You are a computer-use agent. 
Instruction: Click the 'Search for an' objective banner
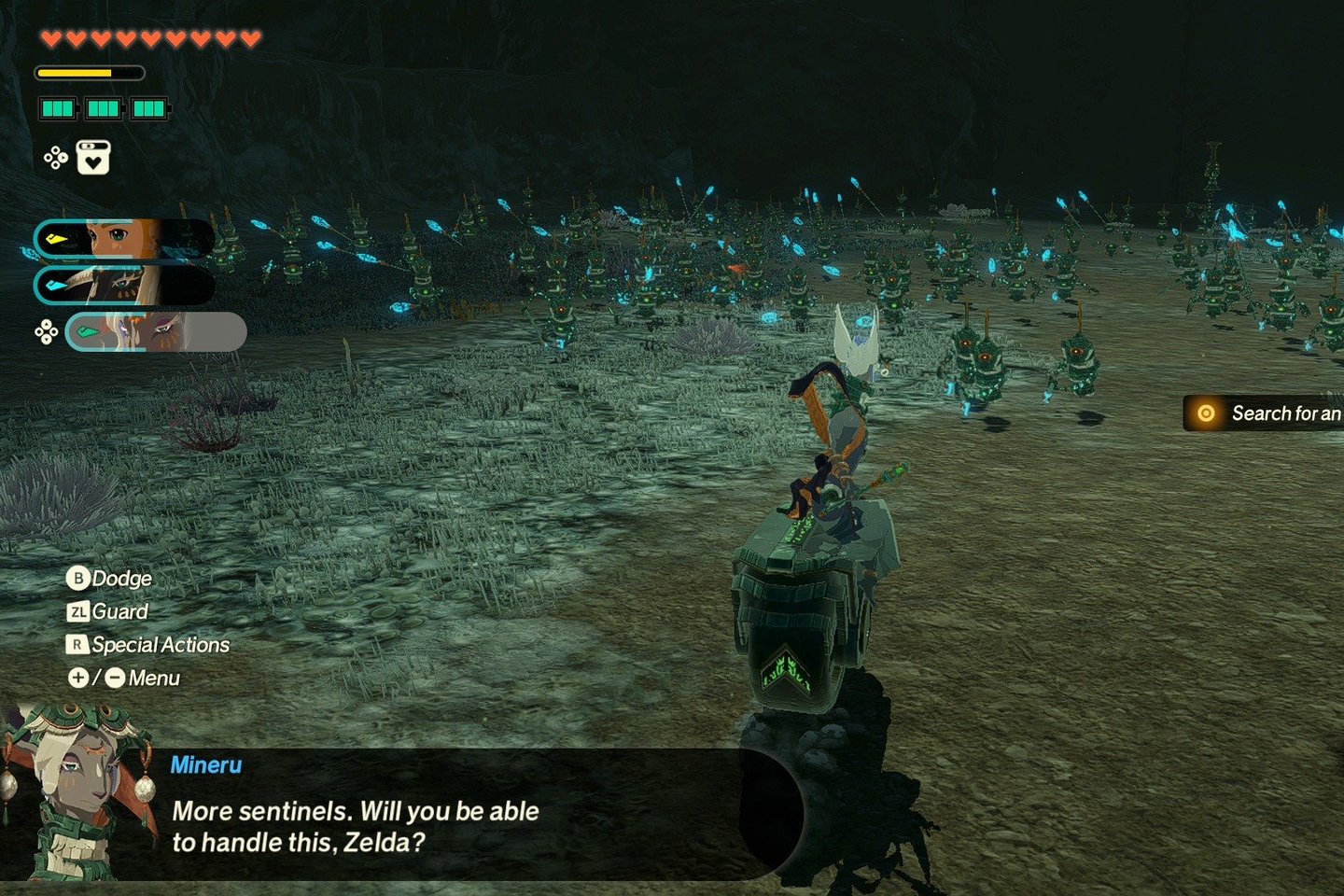[x=1279, y=413]
